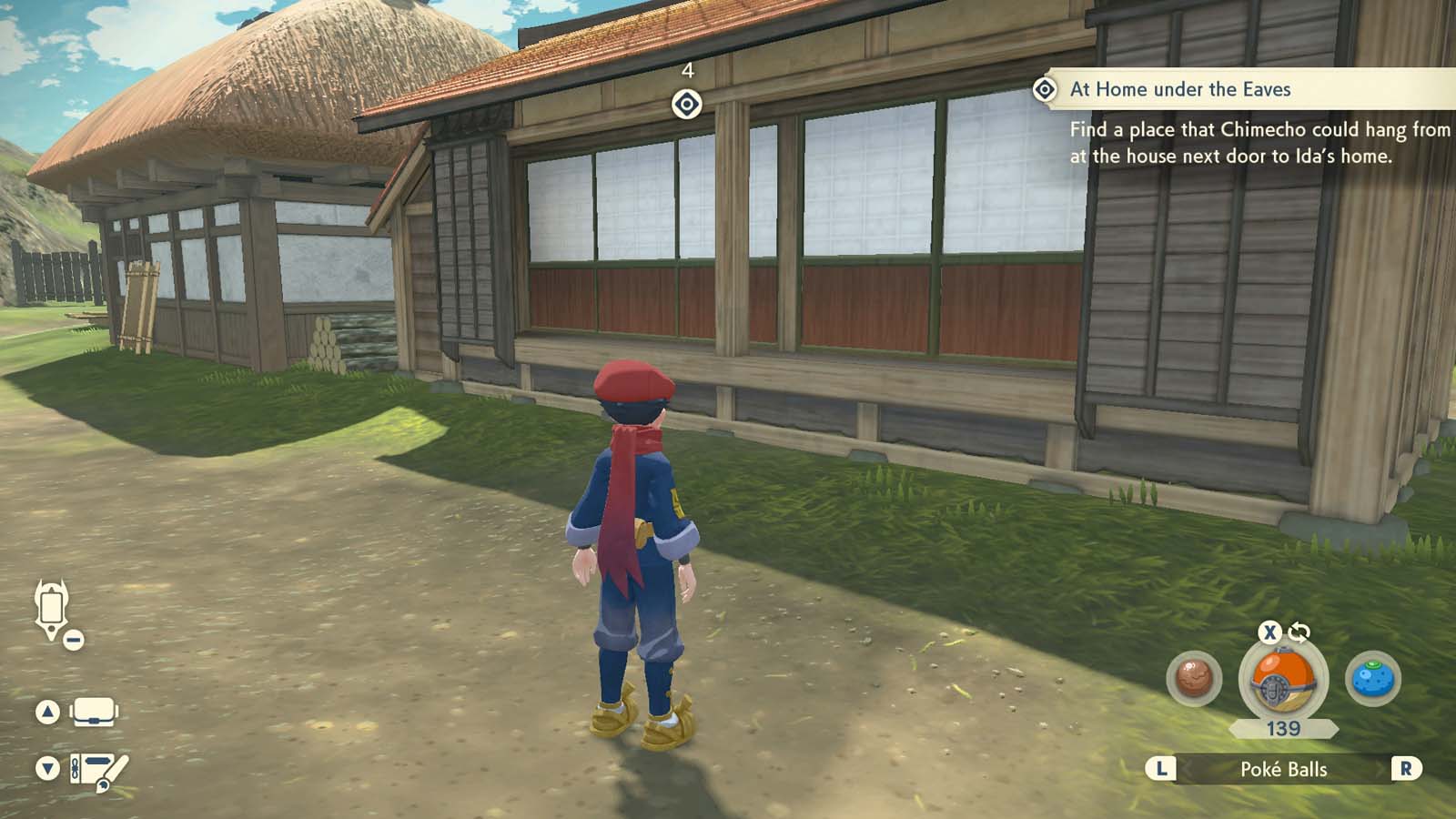The image size is (1456, 819).
Task: Toggle the down arrow beside the crafting kit
Action: tap(46, 769)
